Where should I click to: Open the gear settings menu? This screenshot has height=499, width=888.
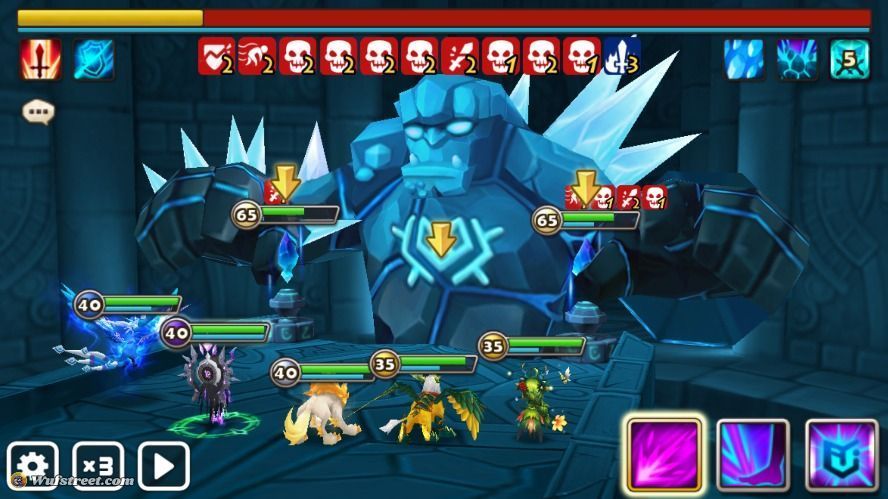coord(32,465)
